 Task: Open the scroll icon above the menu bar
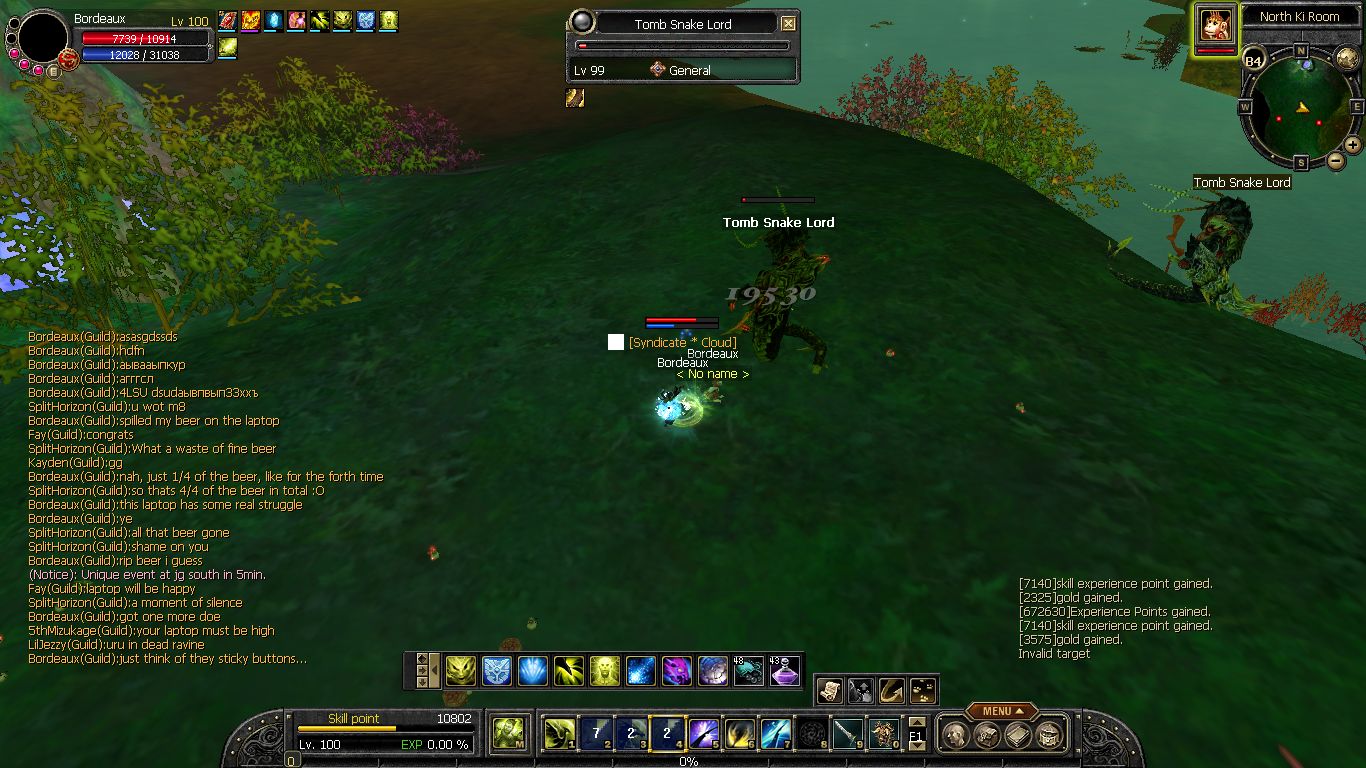point(829,690)
